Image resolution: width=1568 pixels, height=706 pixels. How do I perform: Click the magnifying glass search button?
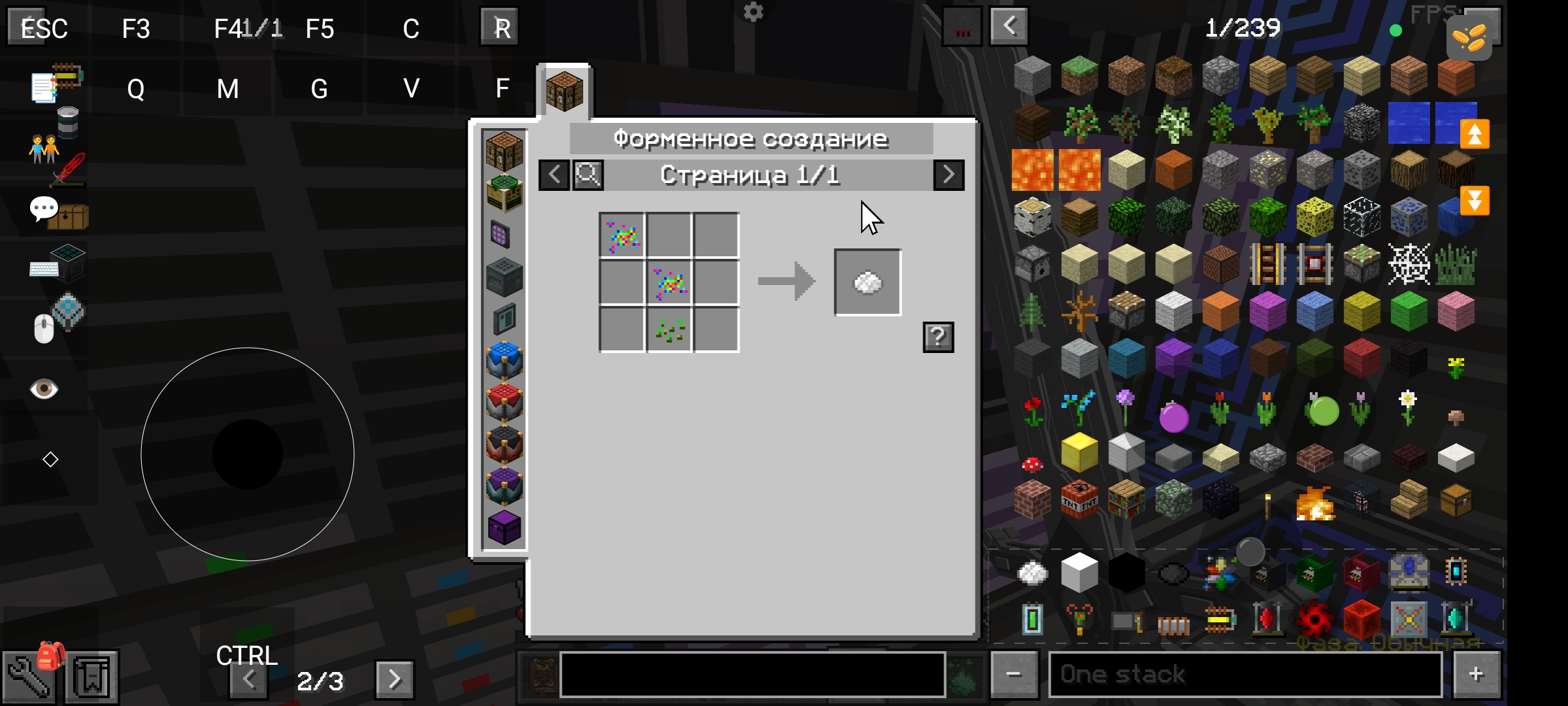588,175
